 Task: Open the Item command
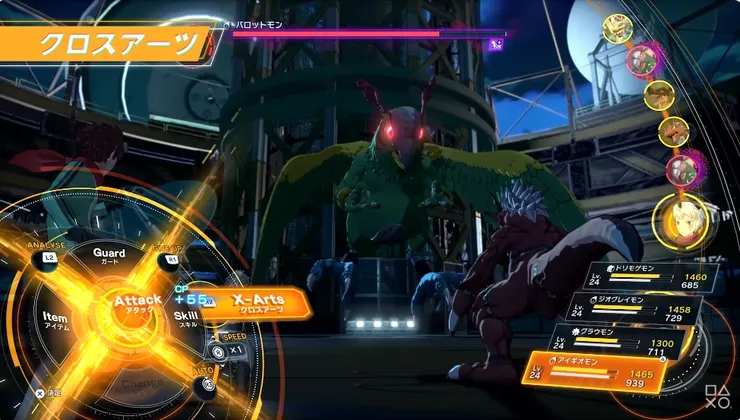click(x=55, y=319)
